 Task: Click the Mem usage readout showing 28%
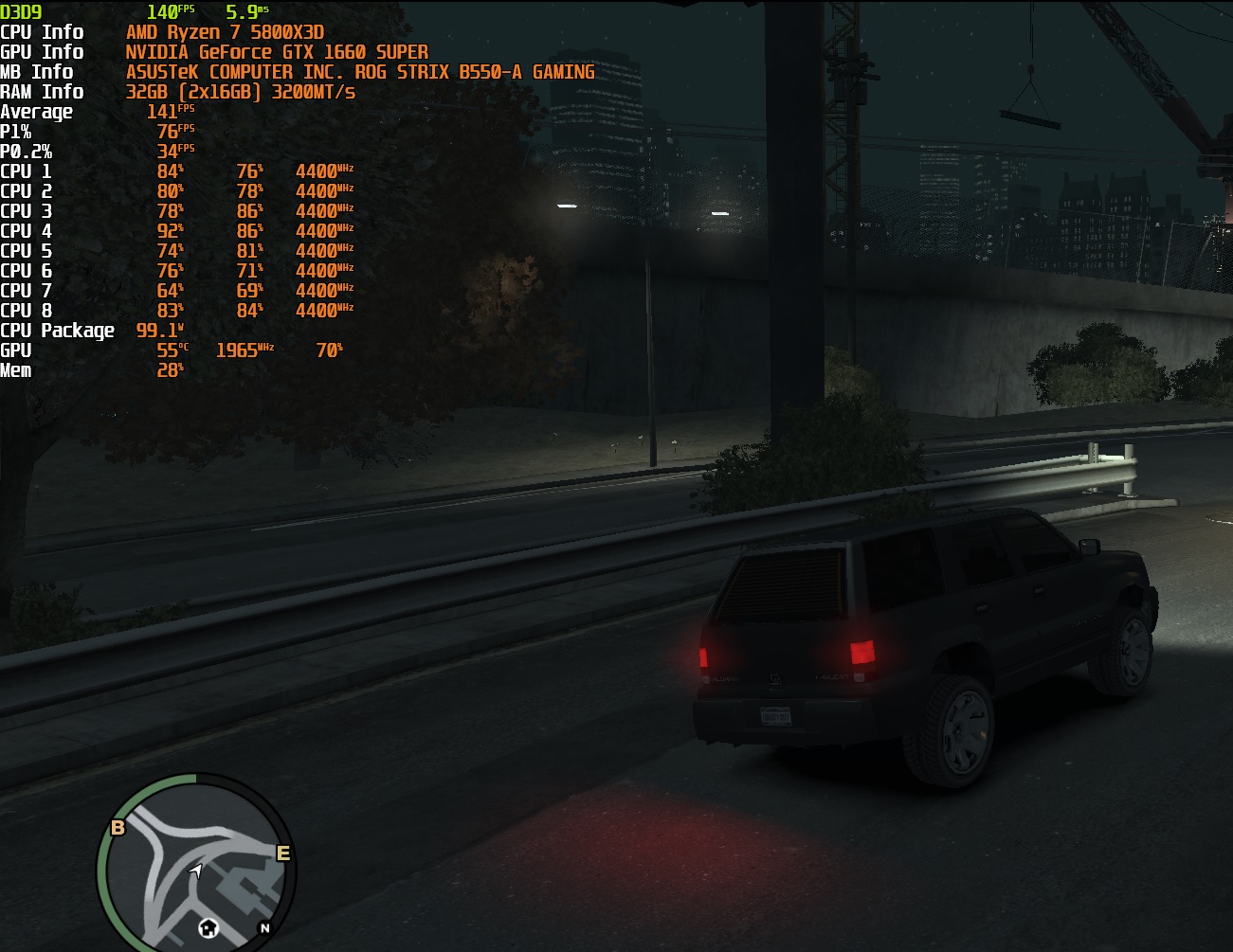[169, 369]
